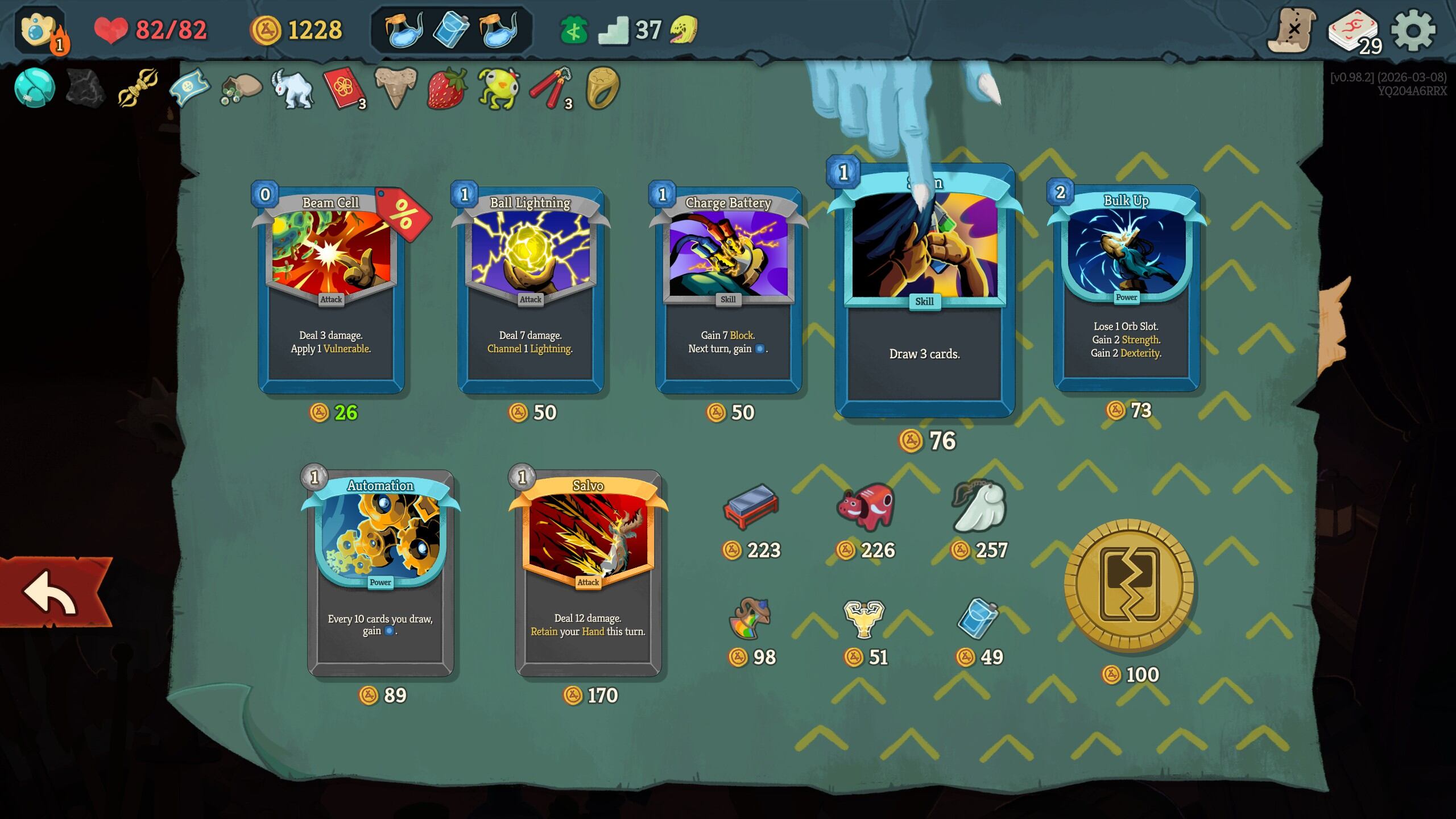Buy the blue jar potion for 49
Screen dimensions: 1456x819
pos(978,618)
